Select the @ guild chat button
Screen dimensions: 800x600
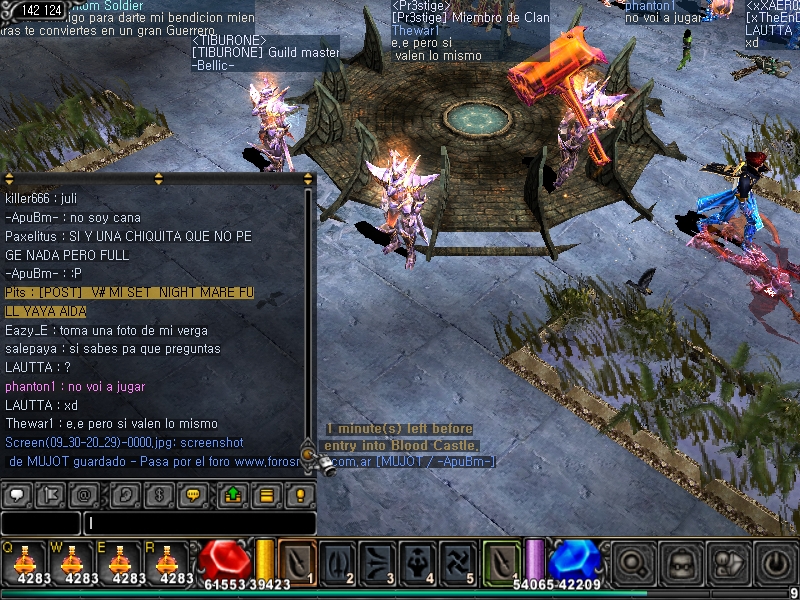pyautogui.click(x=84, y=494)
